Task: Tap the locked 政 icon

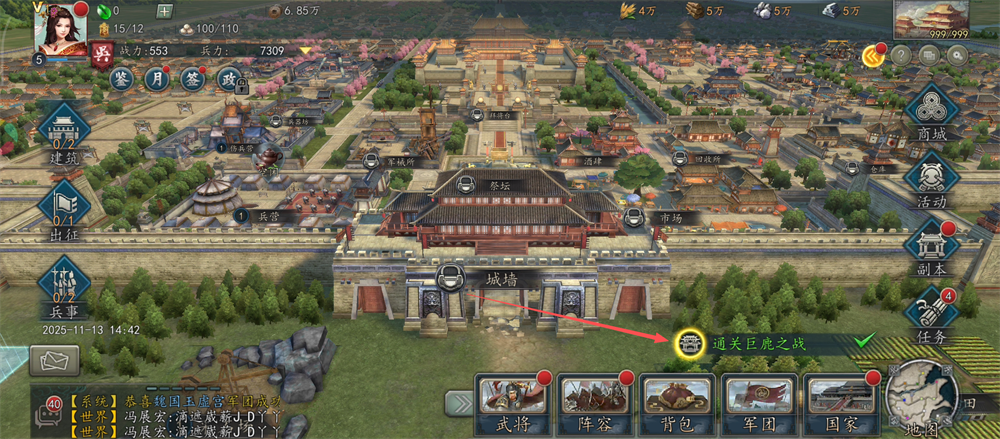Action: pos(230,80)
